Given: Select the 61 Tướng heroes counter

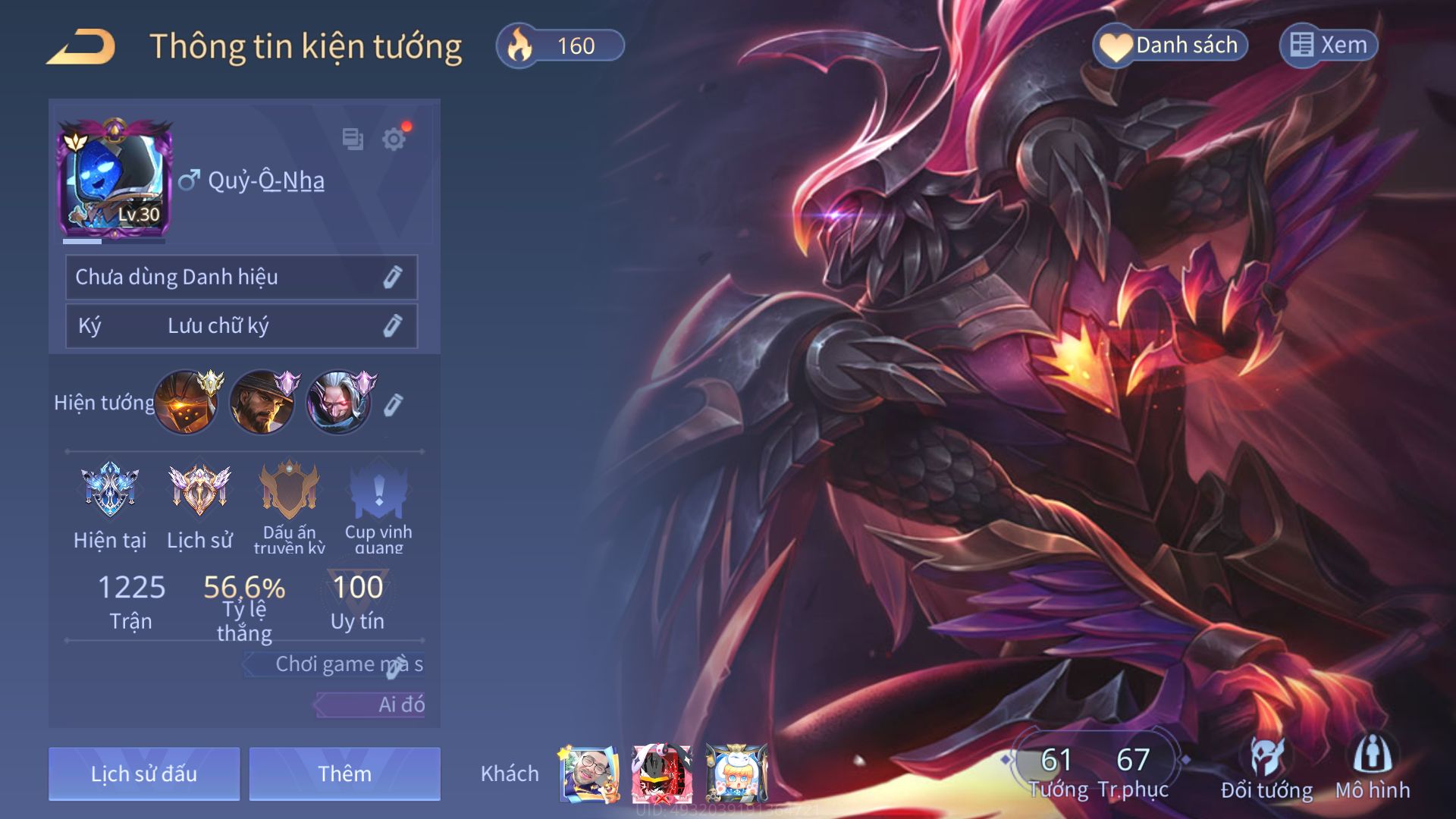Looking at the screenshot, I should coord(1057,770).
